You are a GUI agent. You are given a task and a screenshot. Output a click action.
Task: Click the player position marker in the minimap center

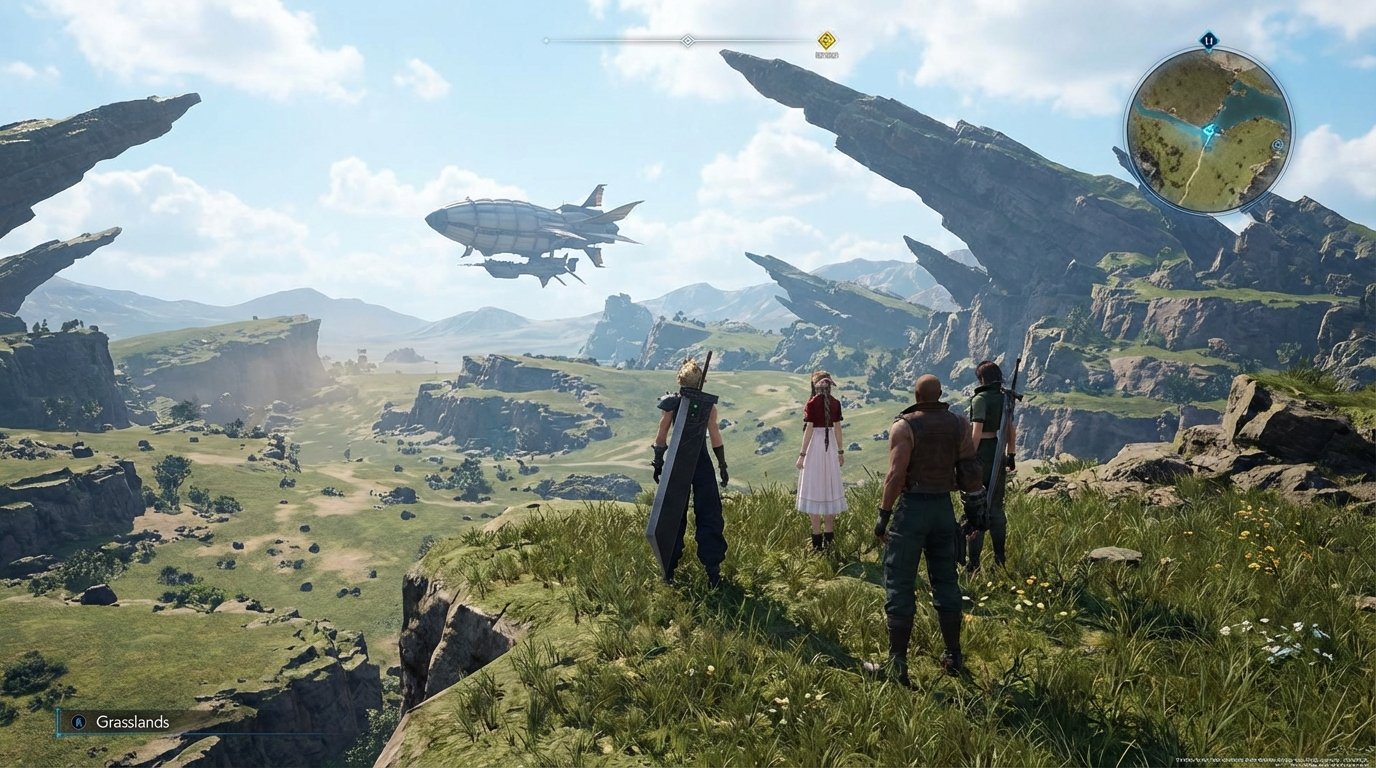1209,131
